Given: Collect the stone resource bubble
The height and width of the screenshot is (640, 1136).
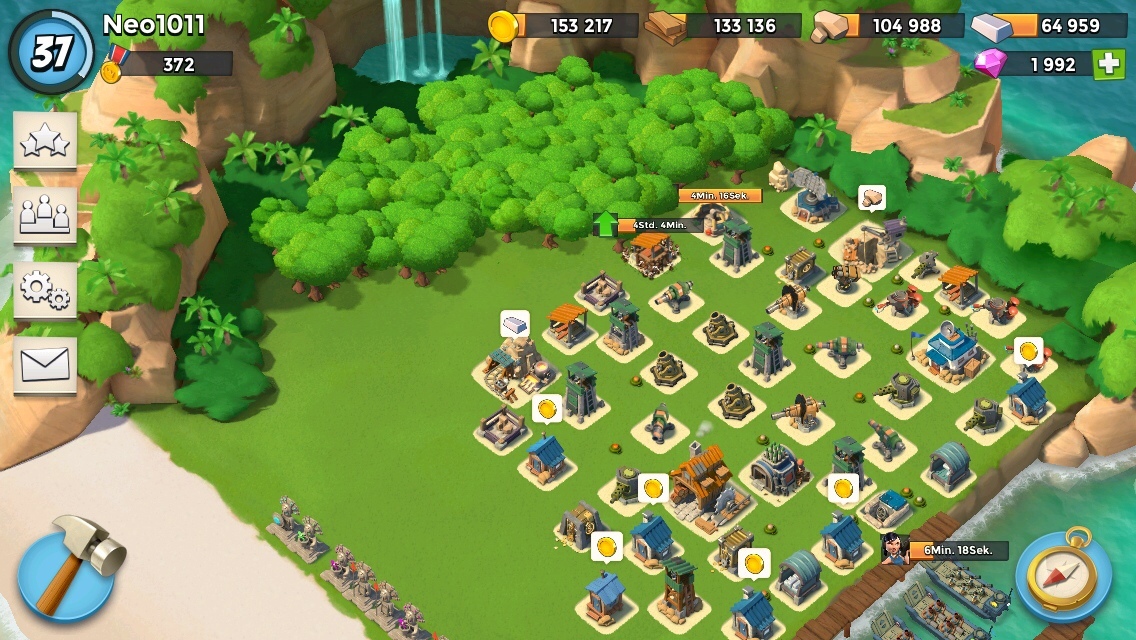Looking at the screenshot, I should point(871,197).
